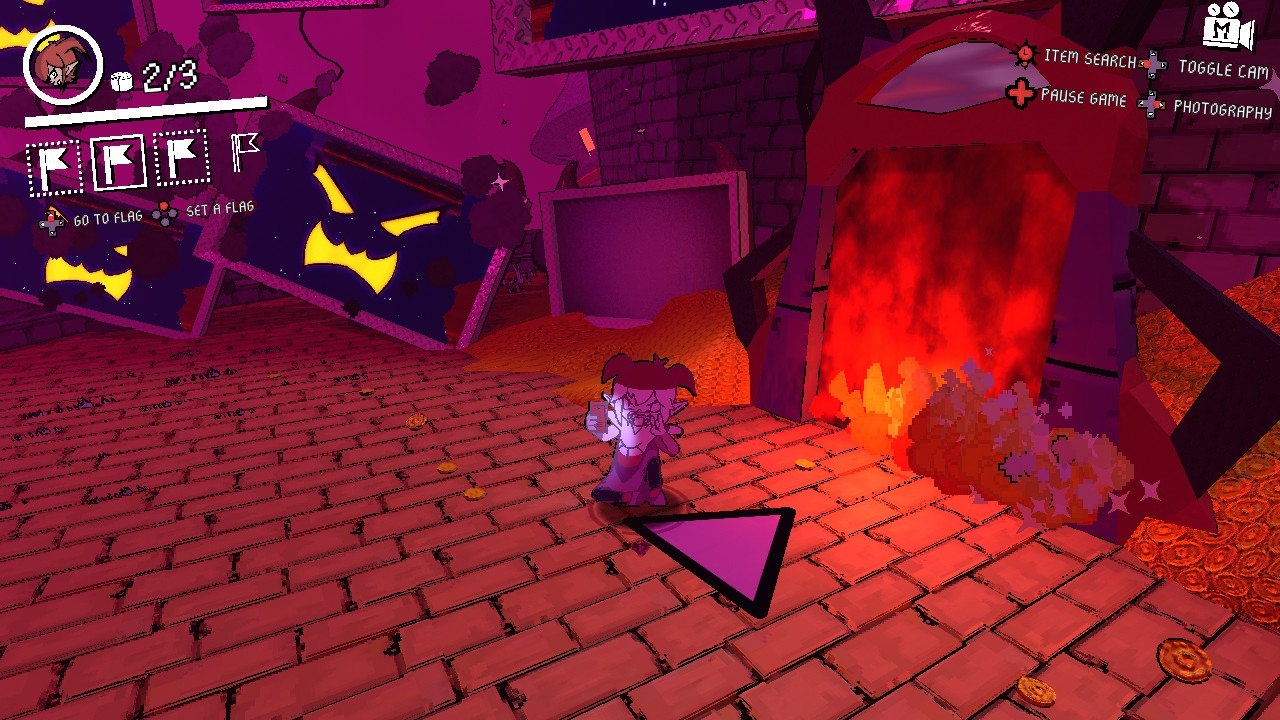Image resolution: width=1280 pixels, height=720 pixels.
Task: Choose the flag icon with no frame
Action: 244,152
